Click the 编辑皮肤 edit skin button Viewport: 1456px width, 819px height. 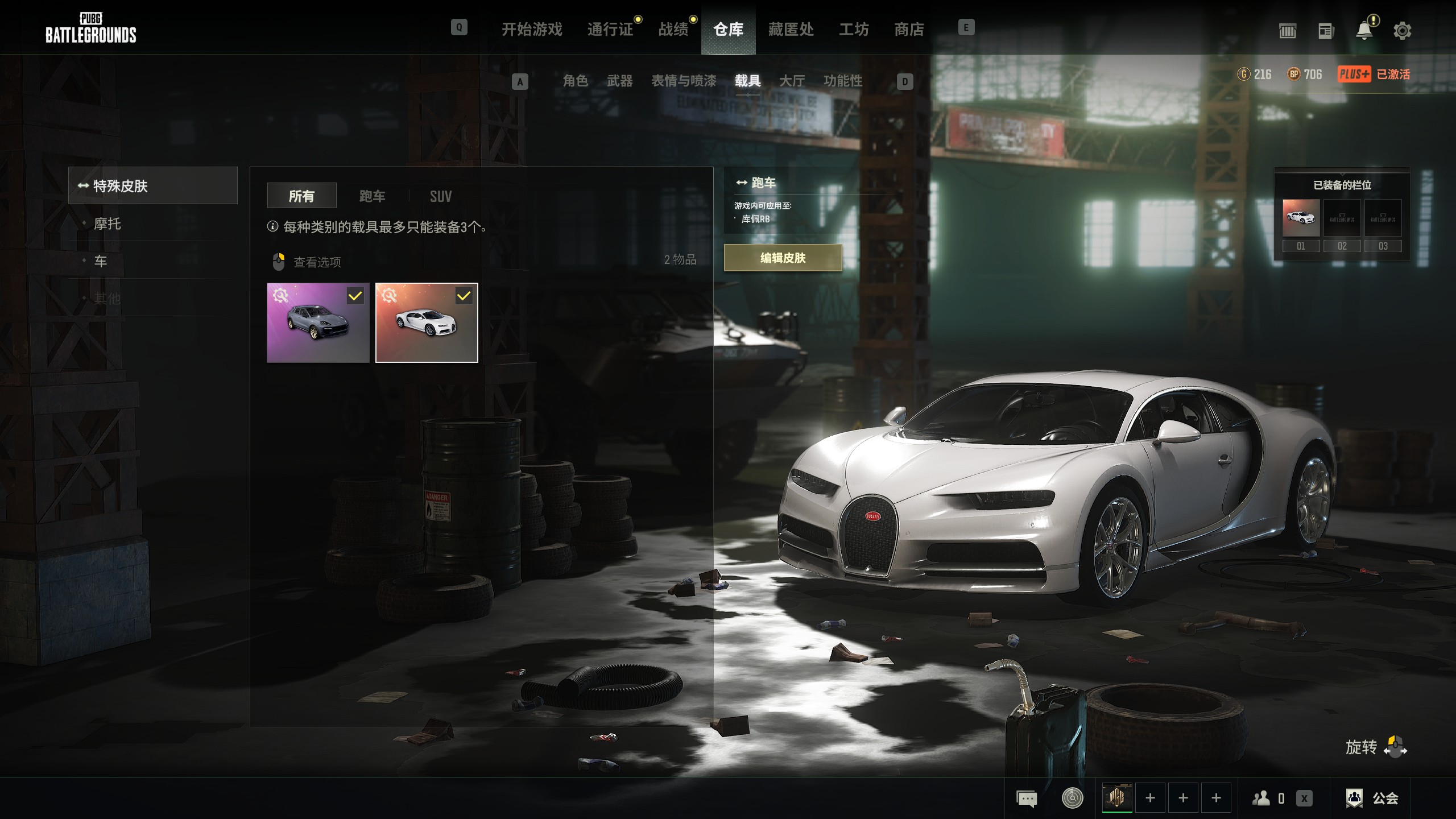tap(783, 258)
